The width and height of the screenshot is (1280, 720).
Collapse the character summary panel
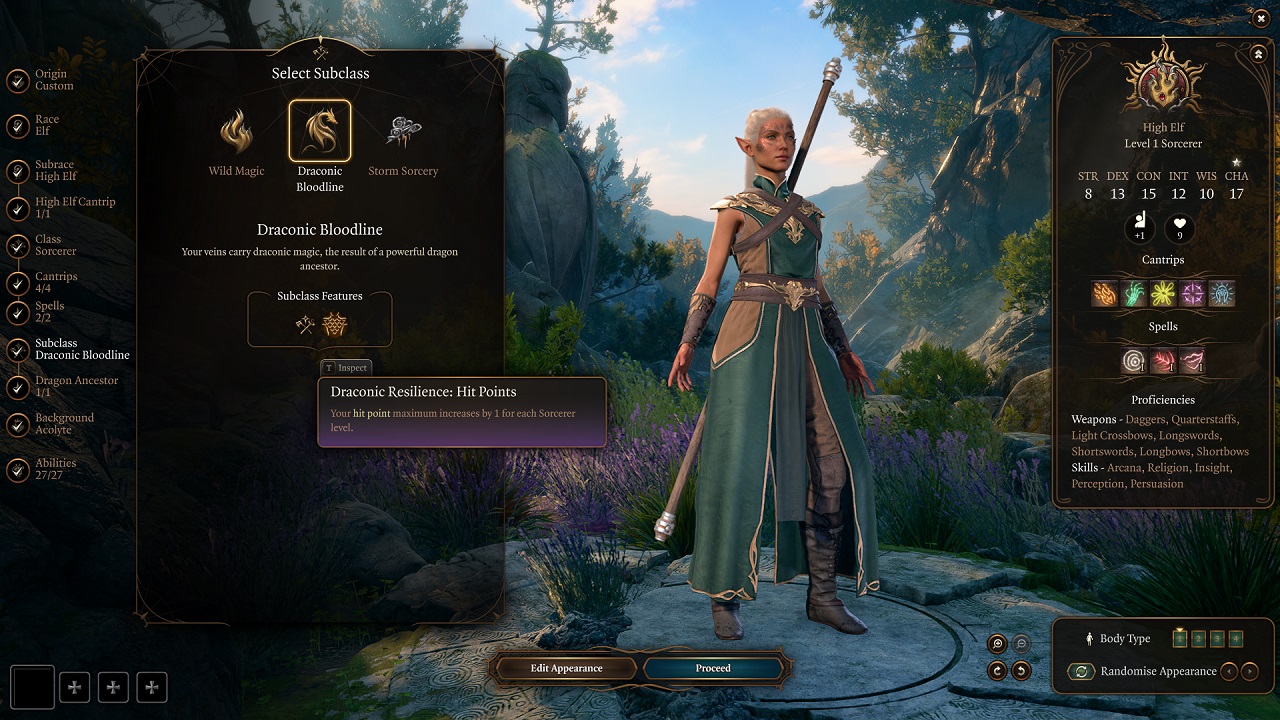click(1257, 54)
